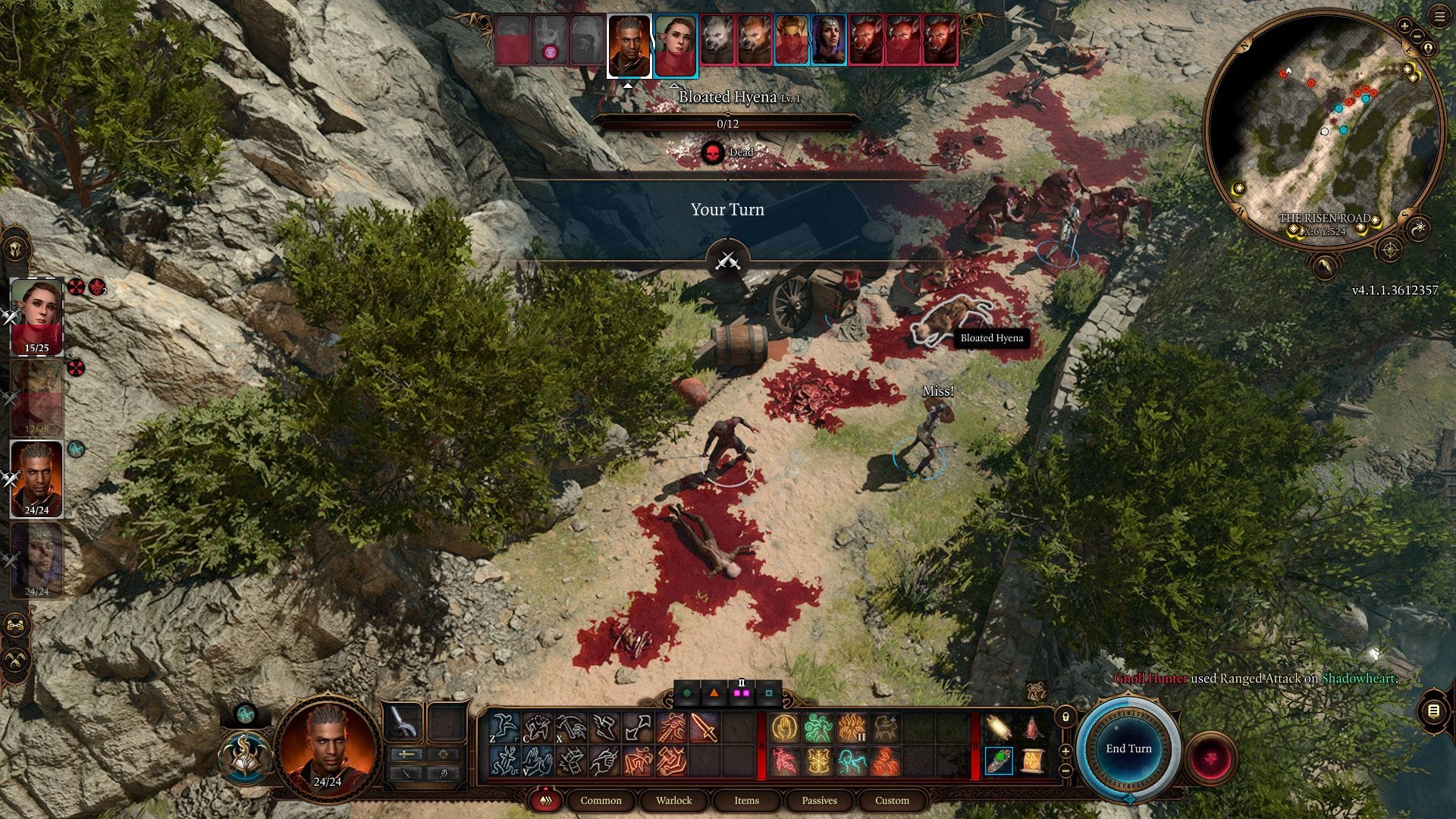Switch hotbar to the Common tab

click(x=601, y=800)
